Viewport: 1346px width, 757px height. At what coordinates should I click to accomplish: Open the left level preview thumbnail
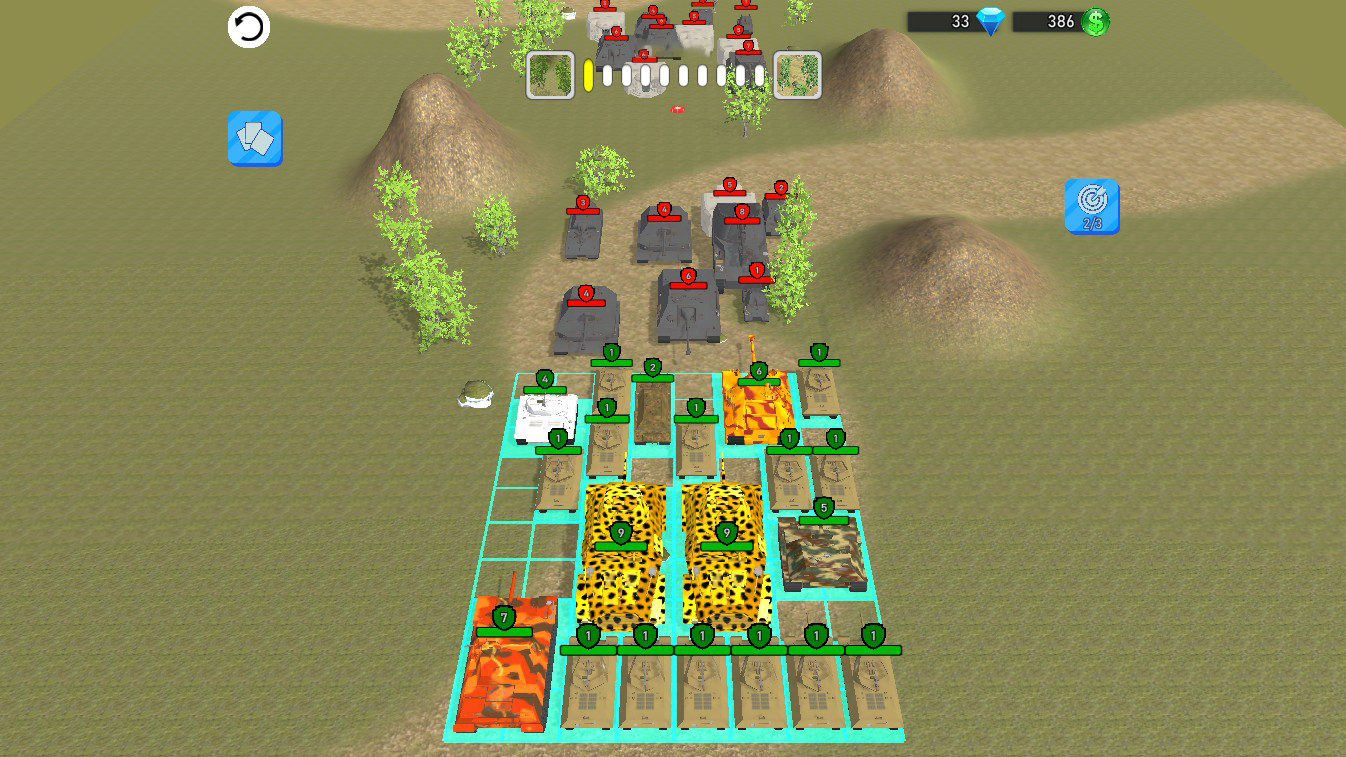[x=551, y=75]
